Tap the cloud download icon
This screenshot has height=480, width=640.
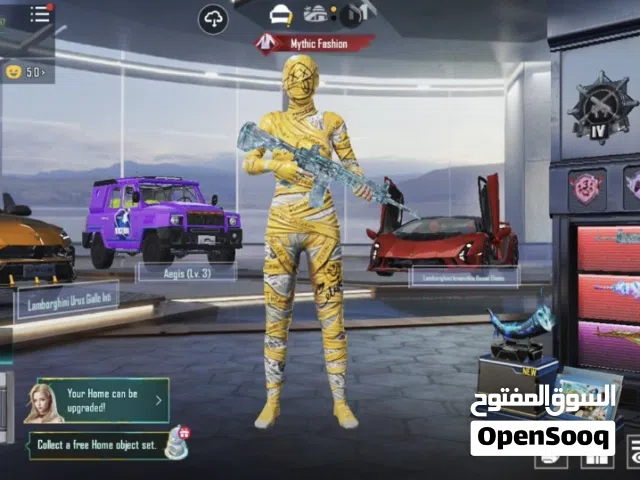point(213,18)
